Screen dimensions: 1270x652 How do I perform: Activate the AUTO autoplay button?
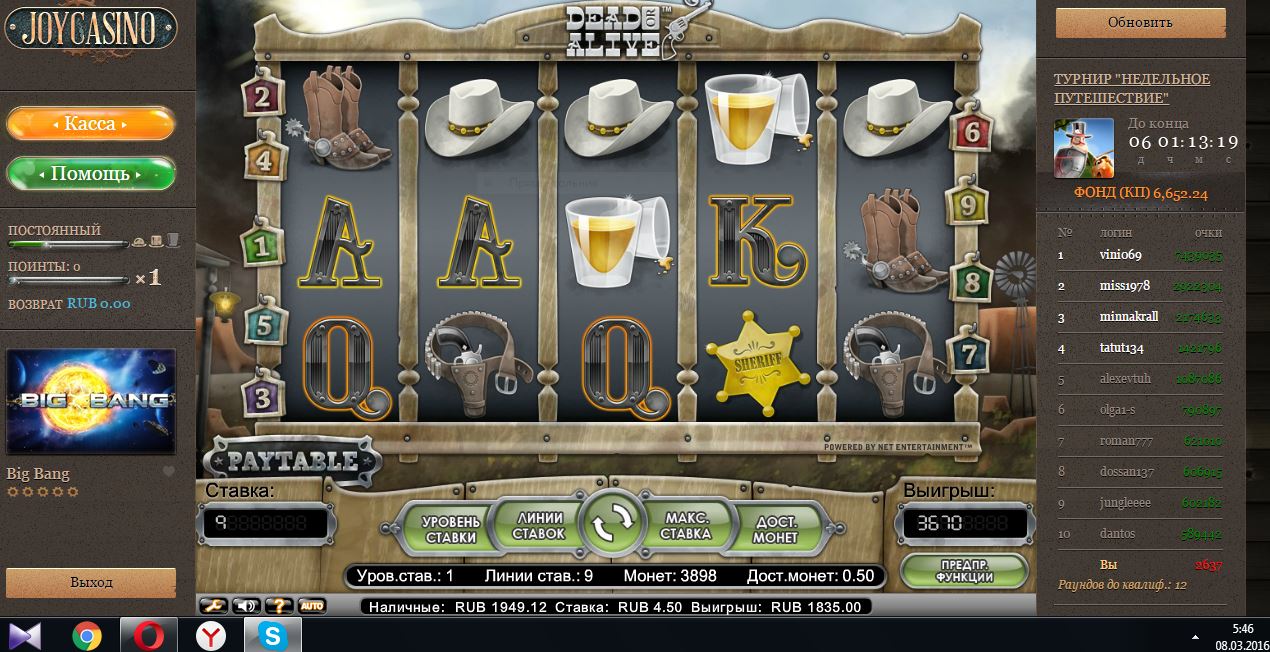[312, 605]
